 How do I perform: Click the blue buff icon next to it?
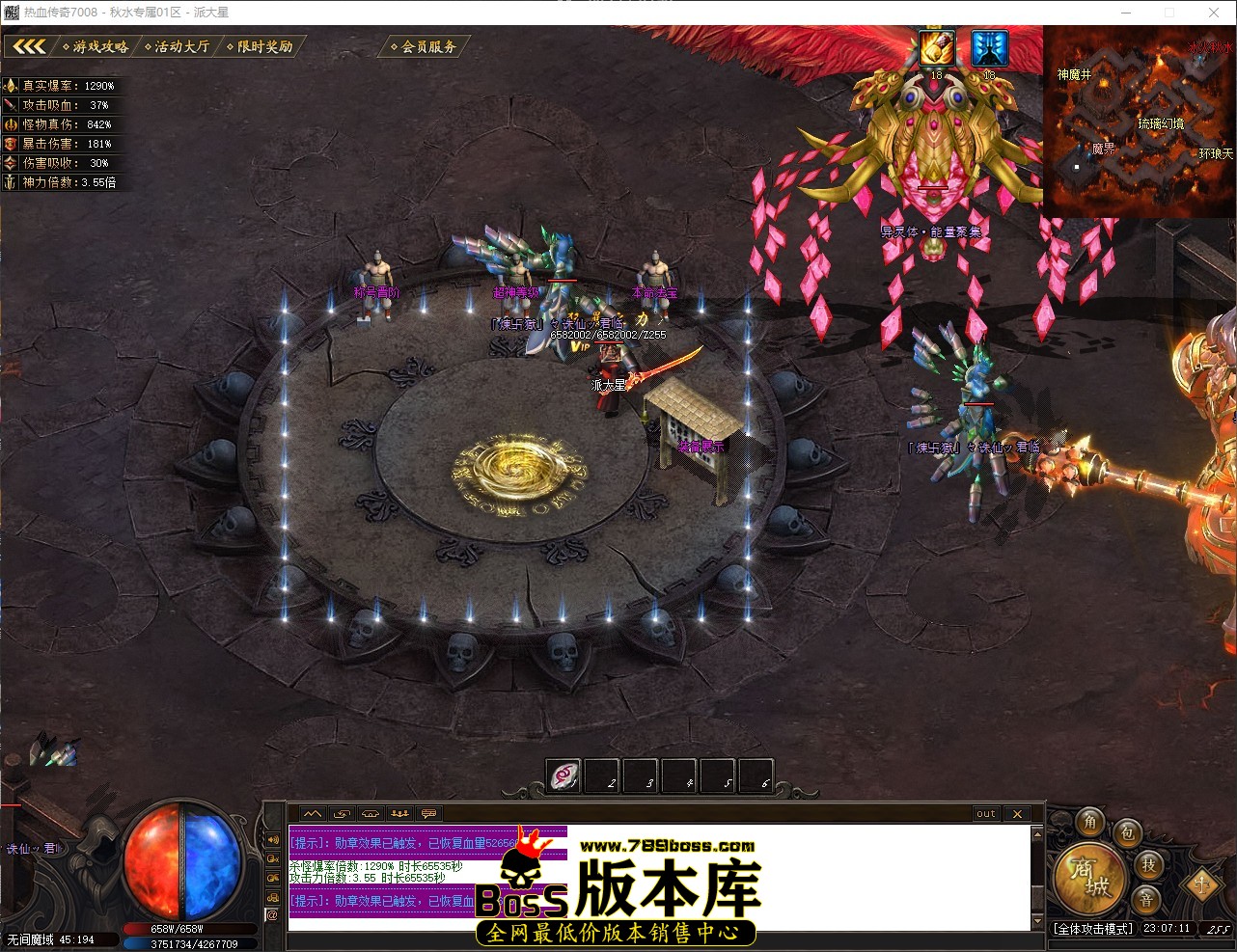tap(989, 45)
